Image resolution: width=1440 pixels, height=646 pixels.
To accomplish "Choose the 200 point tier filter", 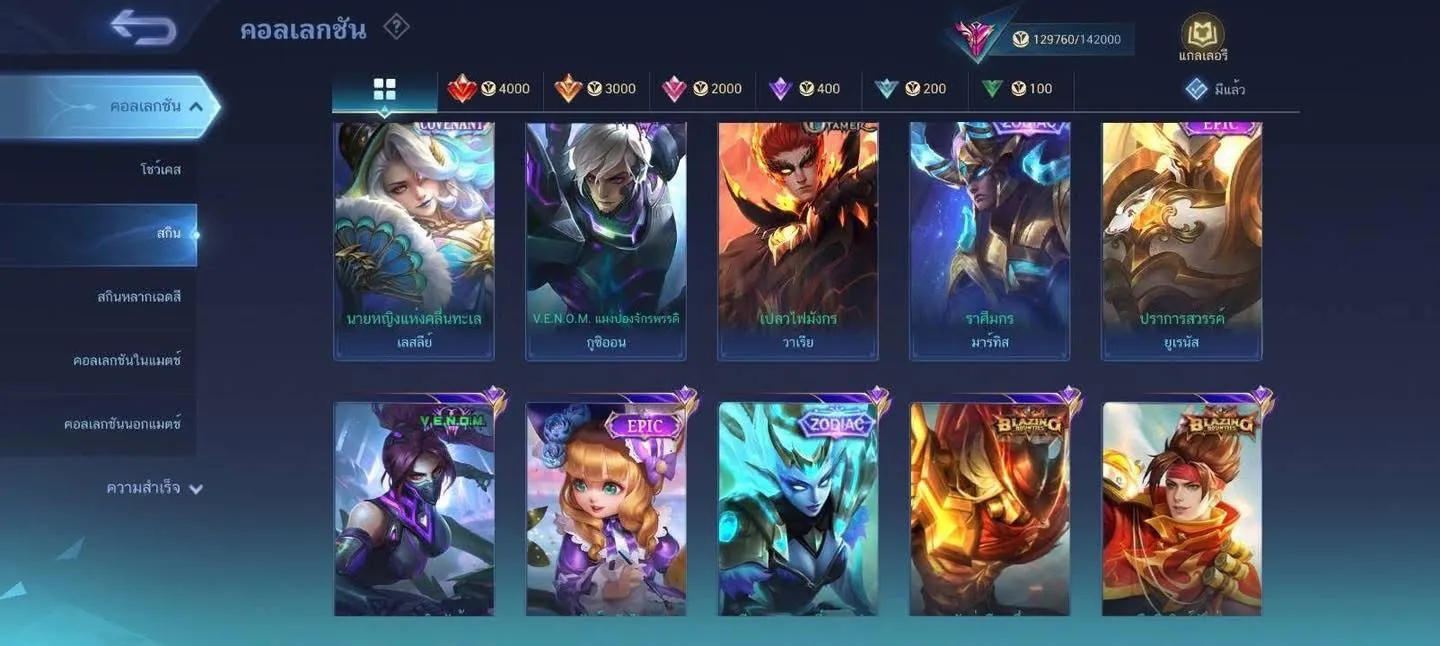I will pos(911,89).
